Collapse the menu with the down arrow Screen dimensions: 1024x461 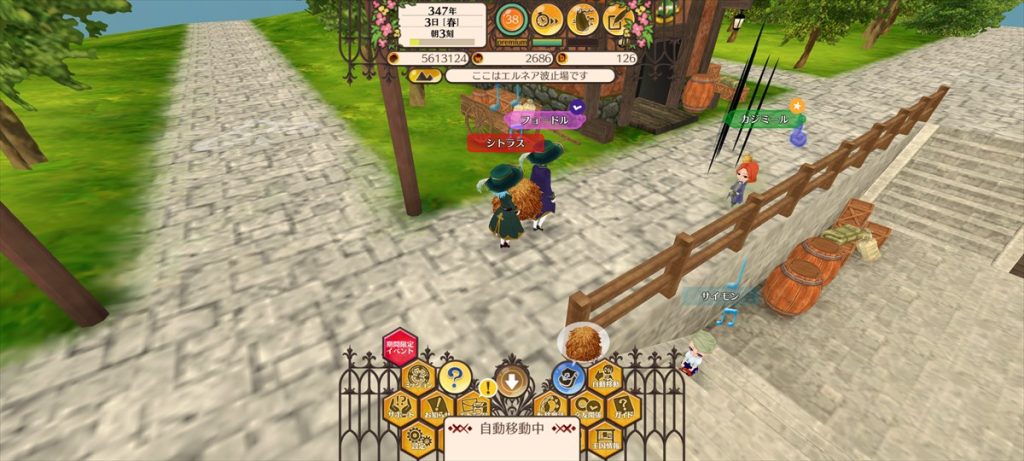[512, 380]
